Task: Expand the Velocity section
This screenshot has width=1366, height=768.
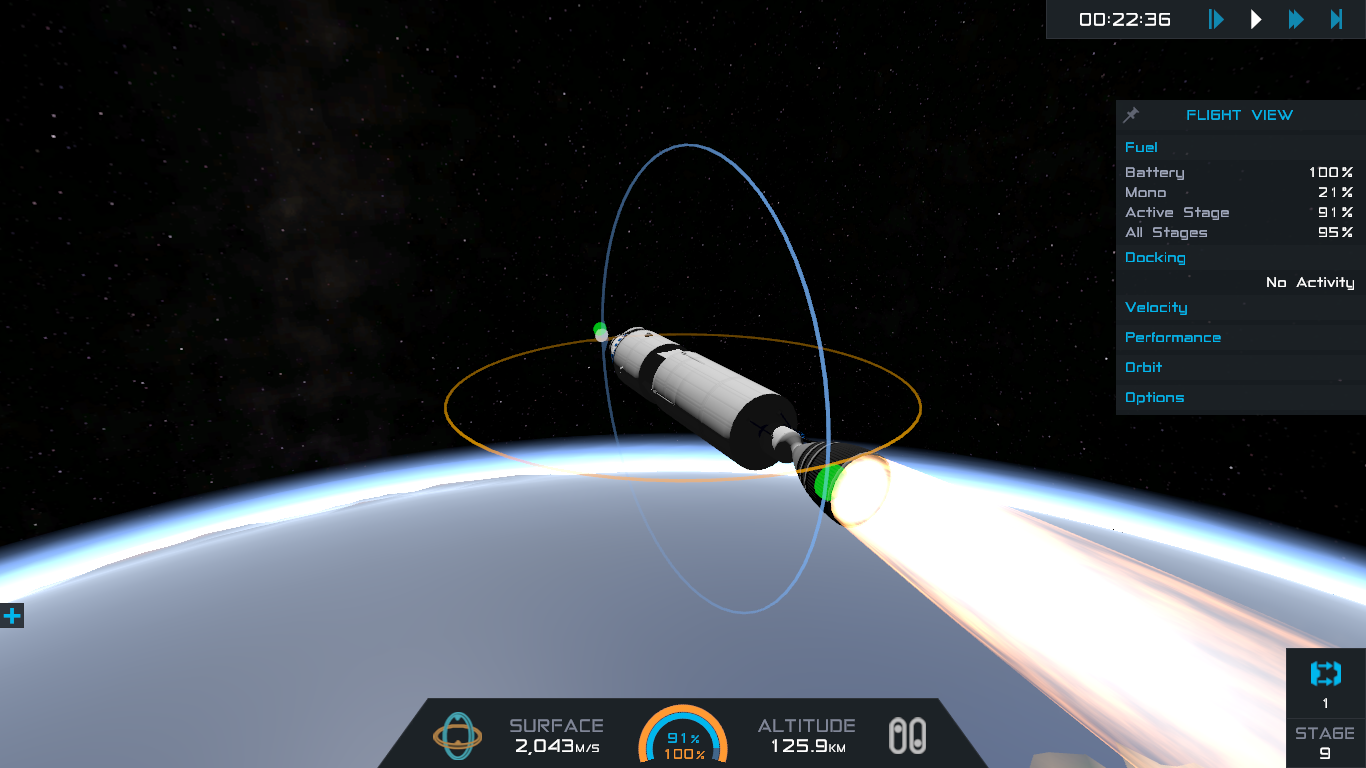Action: 1156,307
